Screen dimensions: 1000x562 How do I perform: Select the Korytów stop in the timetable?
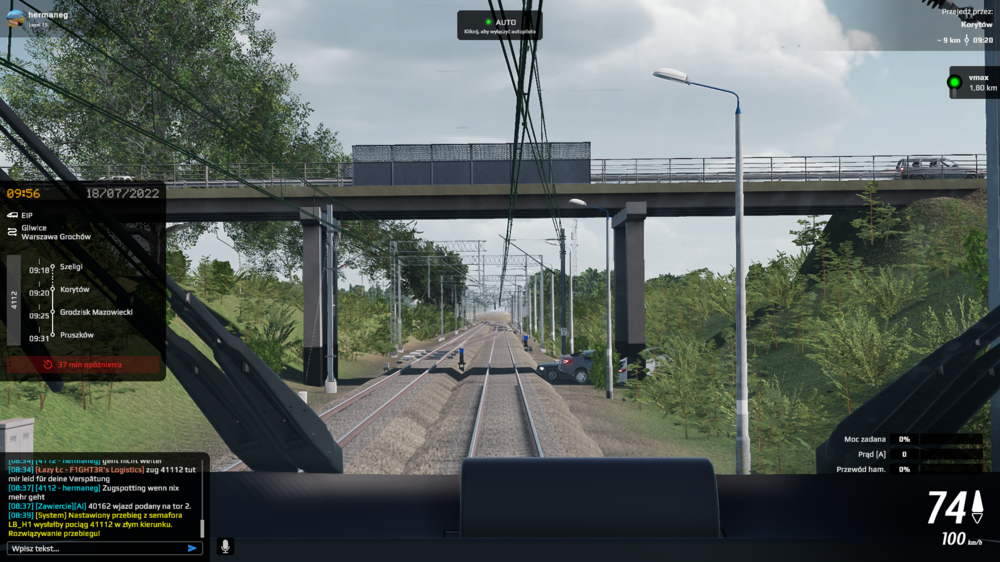tap(75, 290)
